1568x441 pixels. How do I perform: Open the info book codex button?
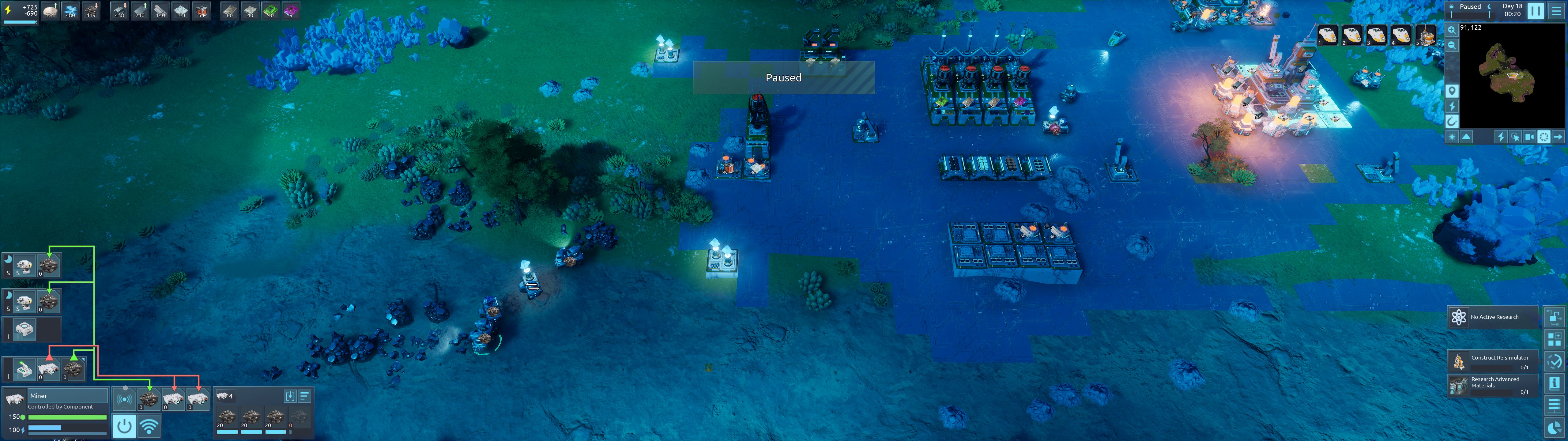coord(1554,383)
